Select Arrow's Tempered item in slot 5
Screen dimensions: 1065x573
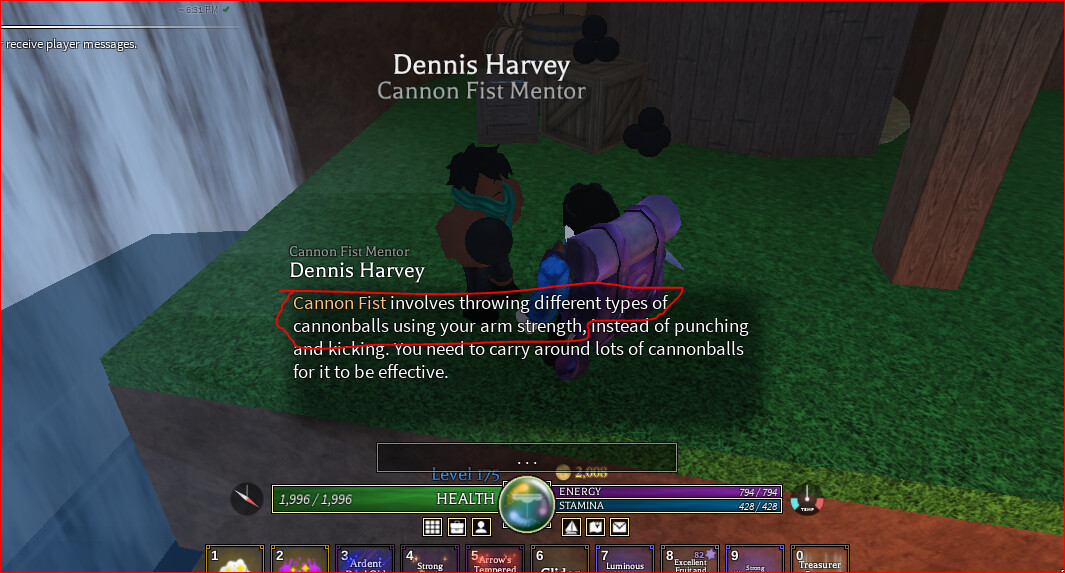[495, 560]
